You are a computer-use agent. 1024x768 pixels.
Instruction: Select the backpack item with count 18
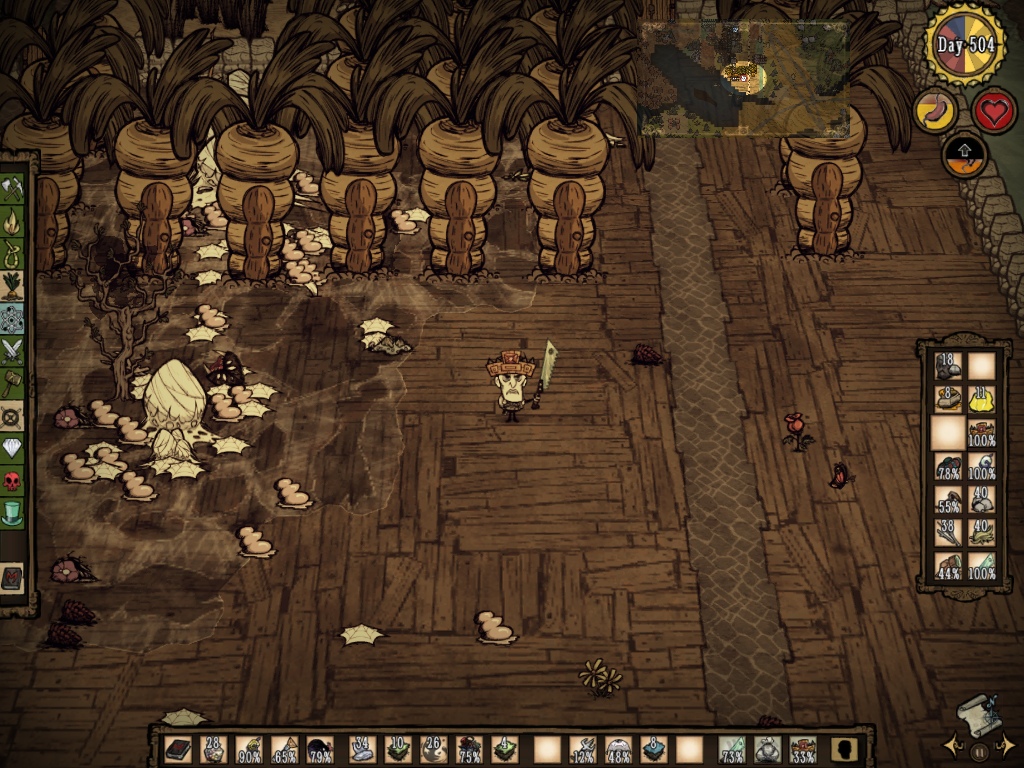click(947, 366)
